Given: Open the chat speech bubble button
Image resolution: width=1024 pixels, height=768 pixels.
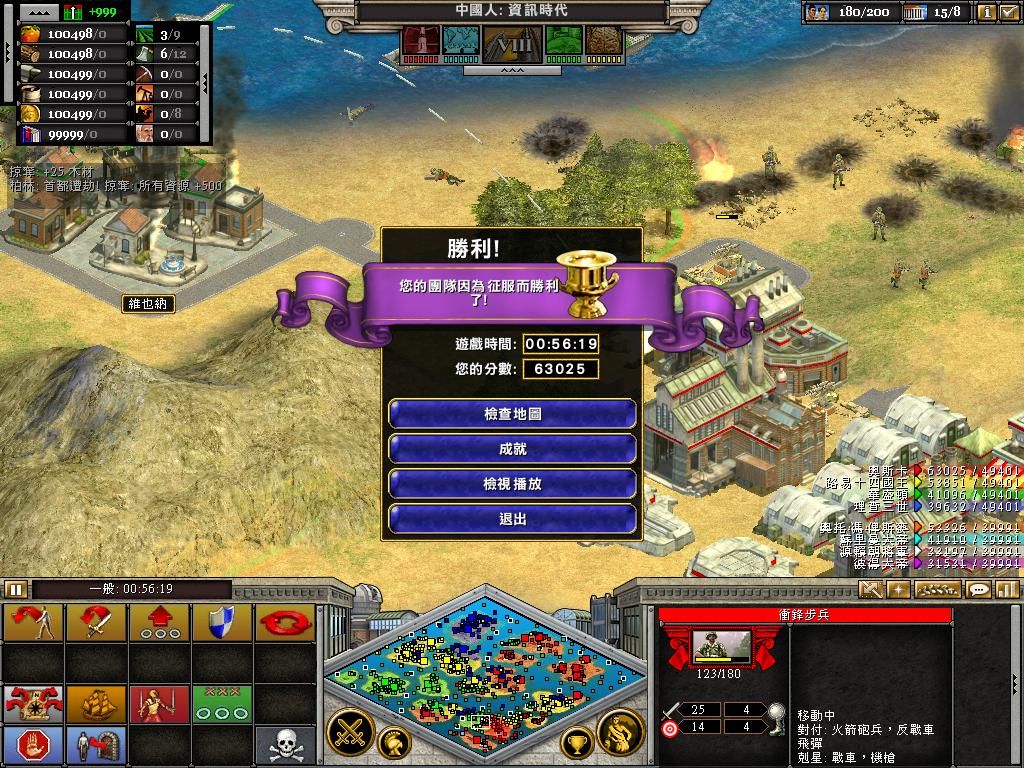Looking at the screenshot, I should pyautogui.click(x=979, y=590).
